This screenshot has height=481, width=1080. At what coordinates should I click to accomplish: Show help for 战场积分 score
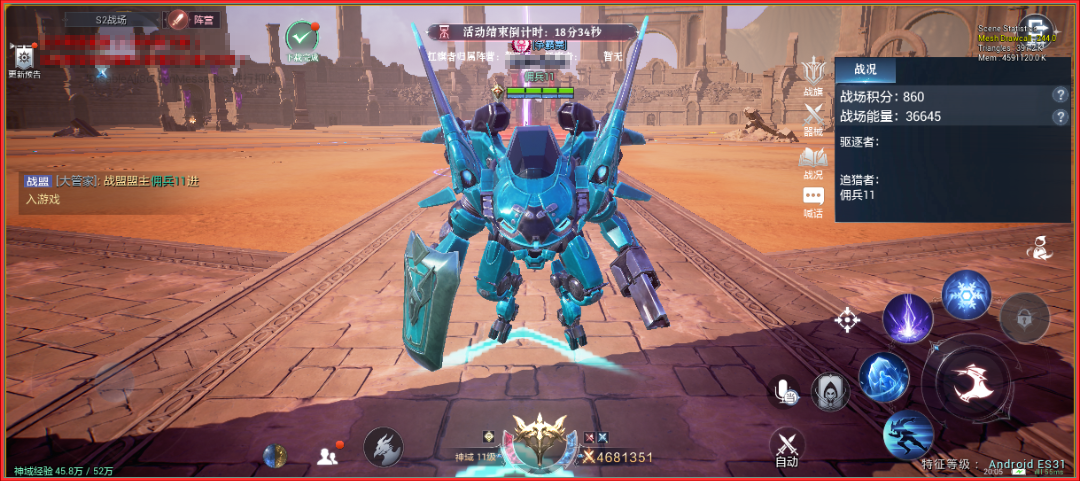pyautogui.click(x=1060, y=95)
